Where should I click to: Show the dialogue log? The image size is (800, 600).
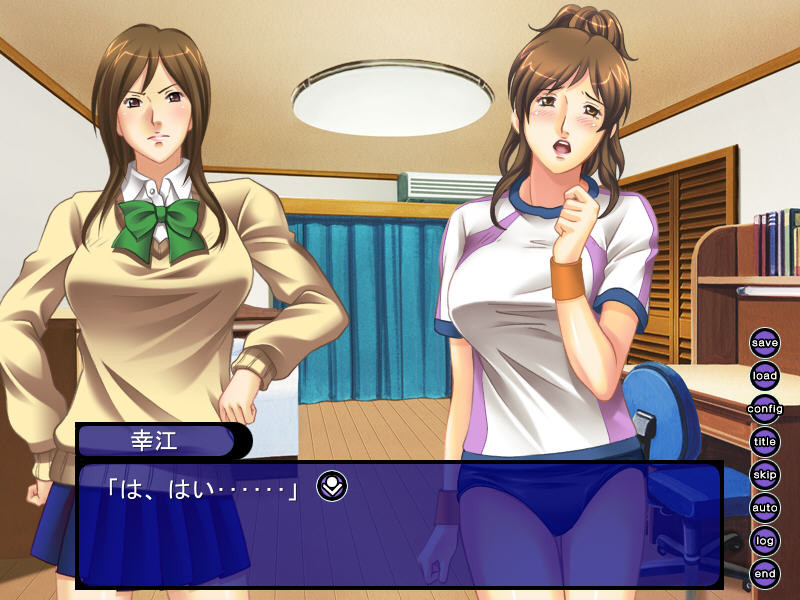765,540
